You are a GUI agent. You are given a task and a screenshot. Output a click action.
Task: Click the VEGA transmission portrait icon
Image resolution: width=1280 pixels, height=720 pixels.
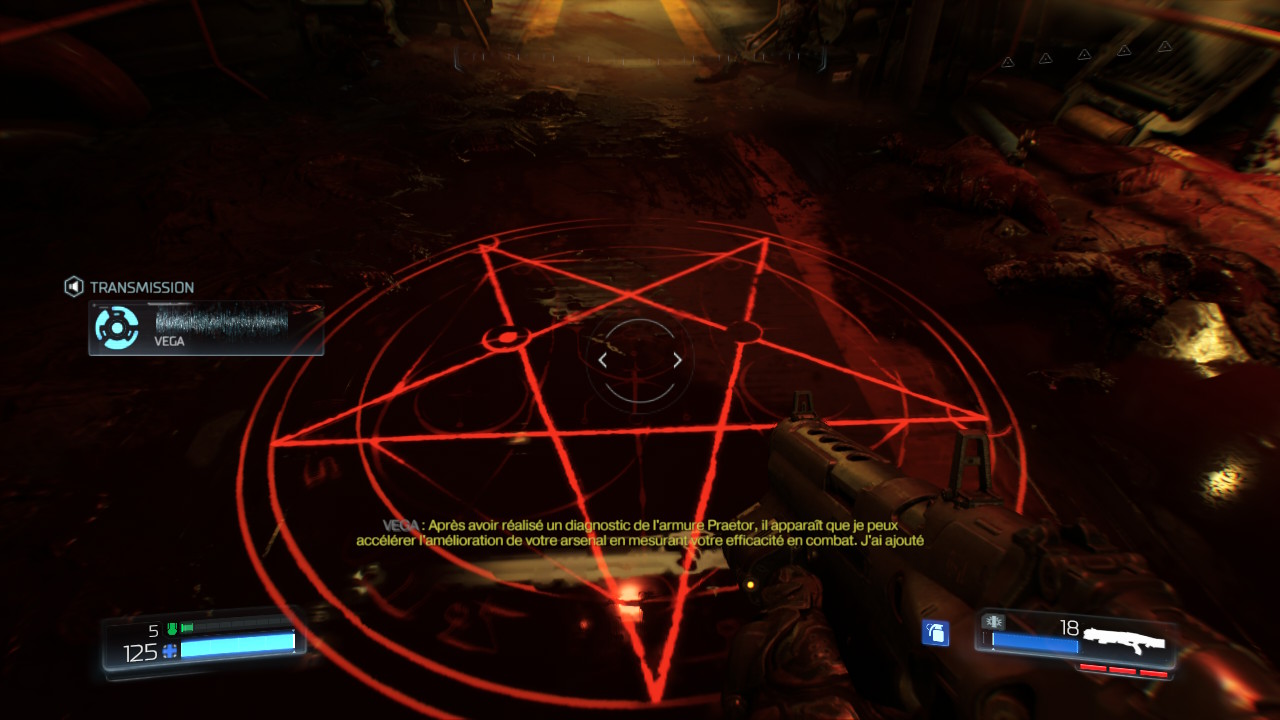(x=117, y=327)
